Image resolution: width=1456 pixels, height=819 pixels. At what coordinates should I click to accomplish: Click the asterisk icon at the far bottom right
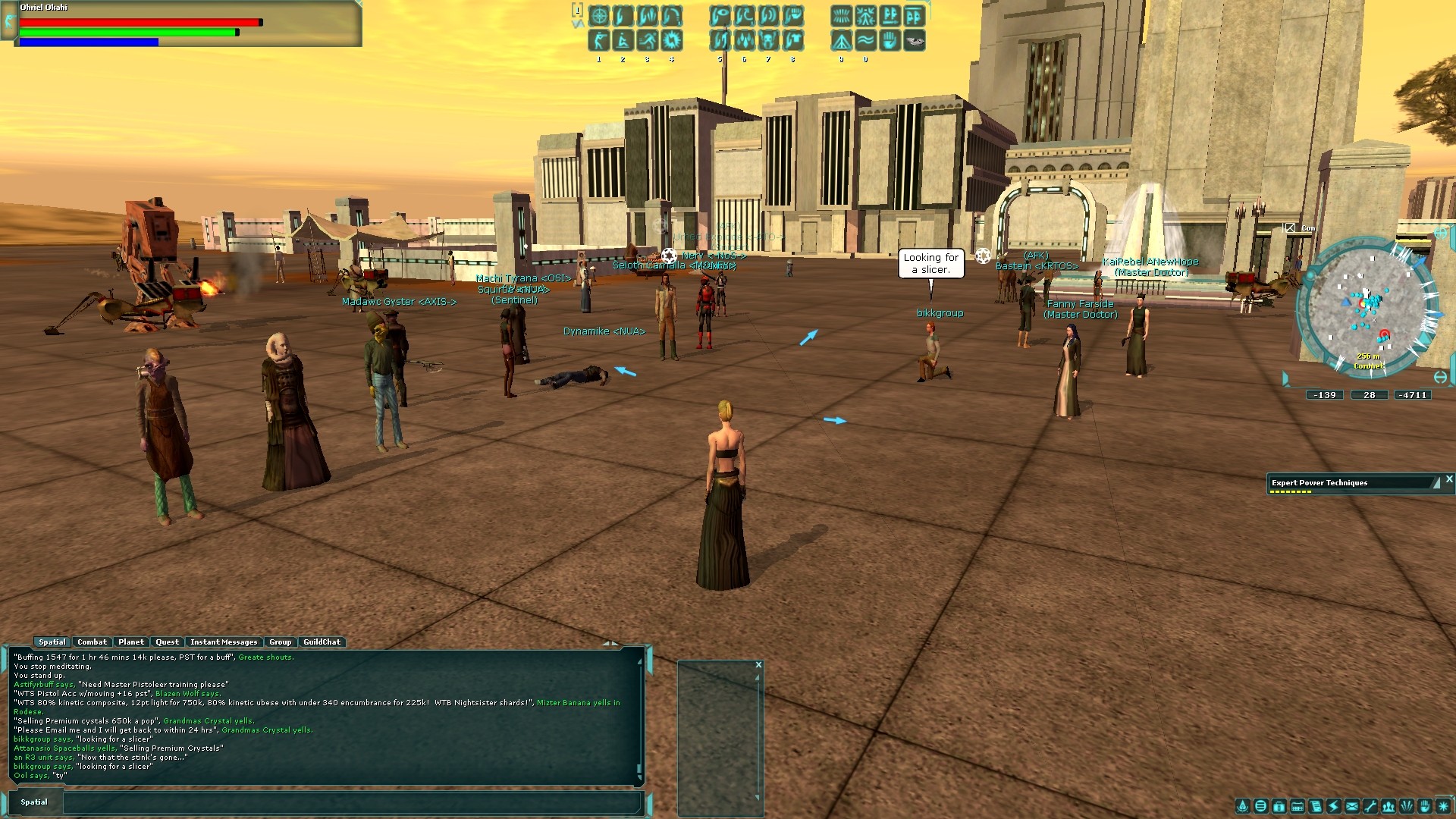click(x=1444, y=806)
